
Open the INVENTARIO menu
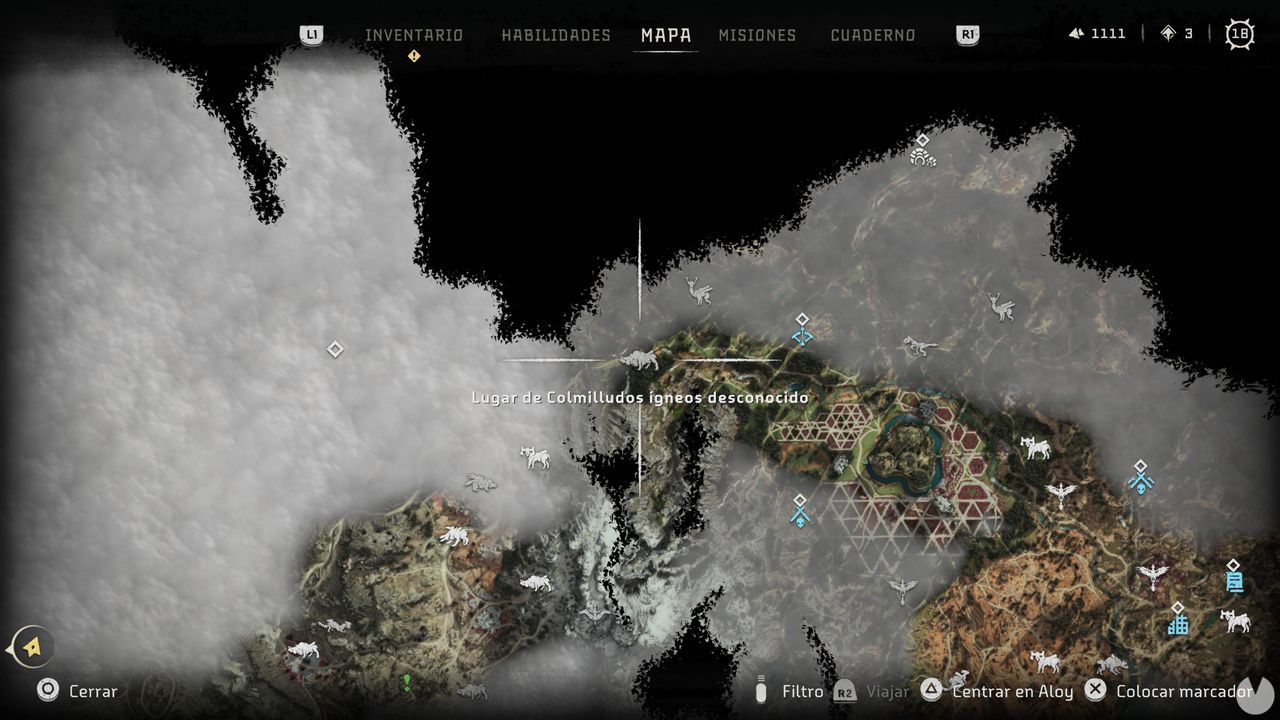point(413,34)
